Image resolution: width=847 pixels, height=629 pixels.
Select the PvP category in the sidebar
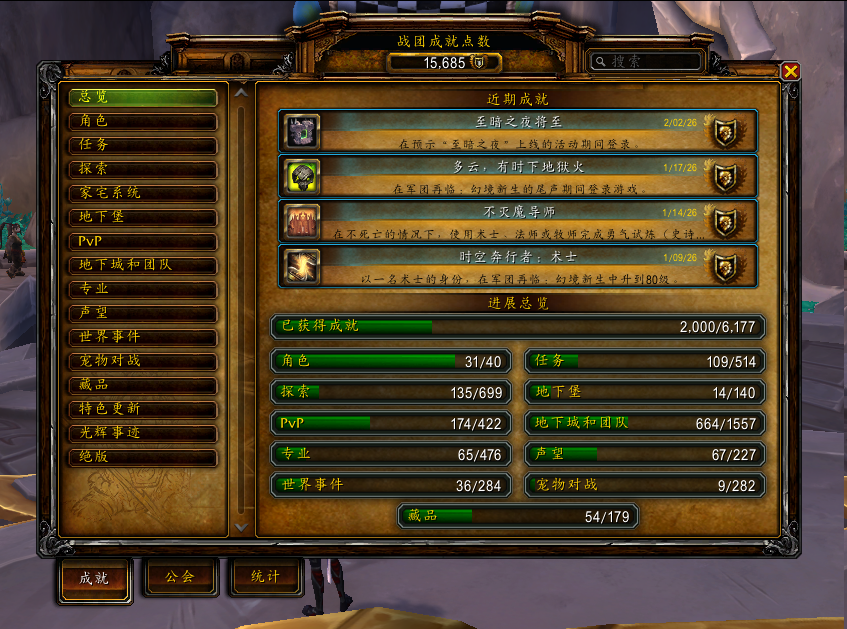[143, 241]
